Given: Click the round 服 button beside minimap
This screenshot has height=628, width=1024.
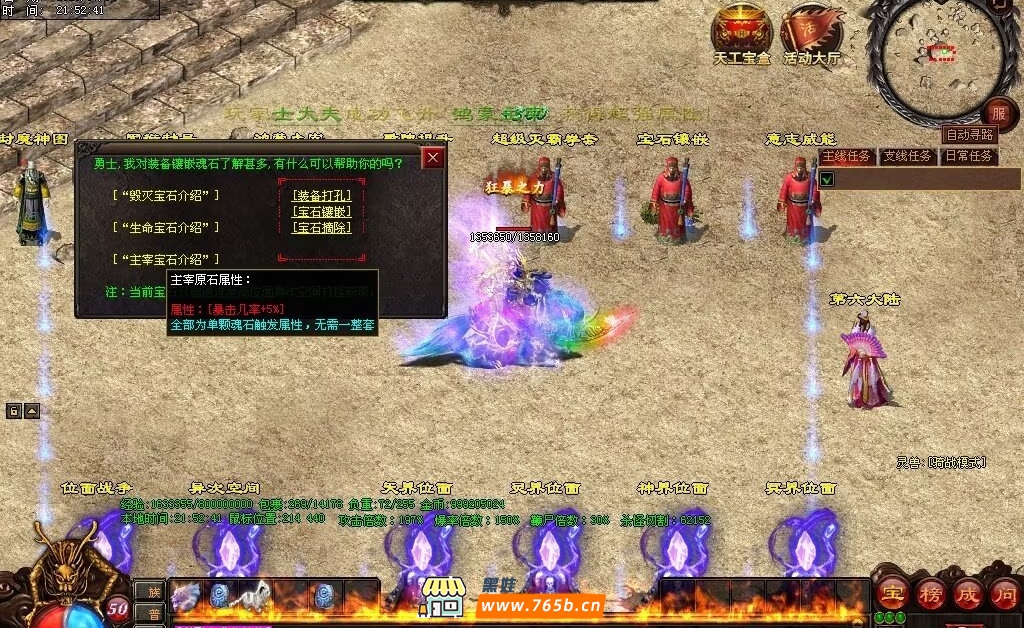Looking at the screenshot, I should [x=998, y=112].
